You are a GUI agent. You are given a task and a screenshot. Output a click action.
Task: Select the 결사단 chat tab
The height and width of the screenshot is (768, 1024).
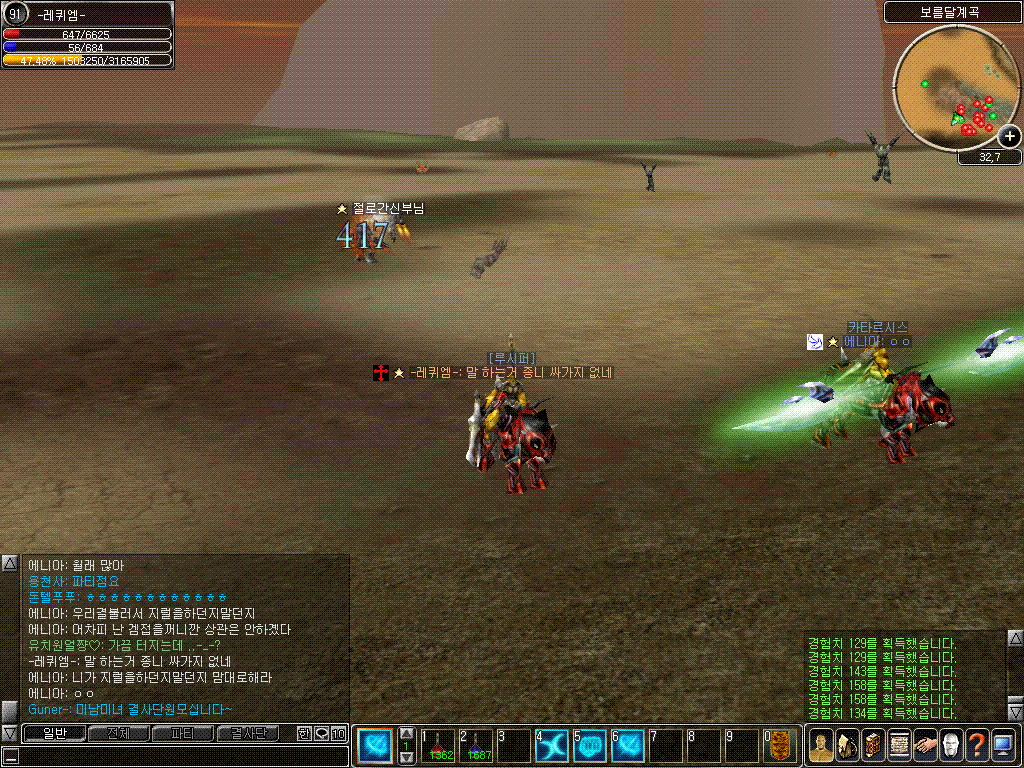[247, 733]
